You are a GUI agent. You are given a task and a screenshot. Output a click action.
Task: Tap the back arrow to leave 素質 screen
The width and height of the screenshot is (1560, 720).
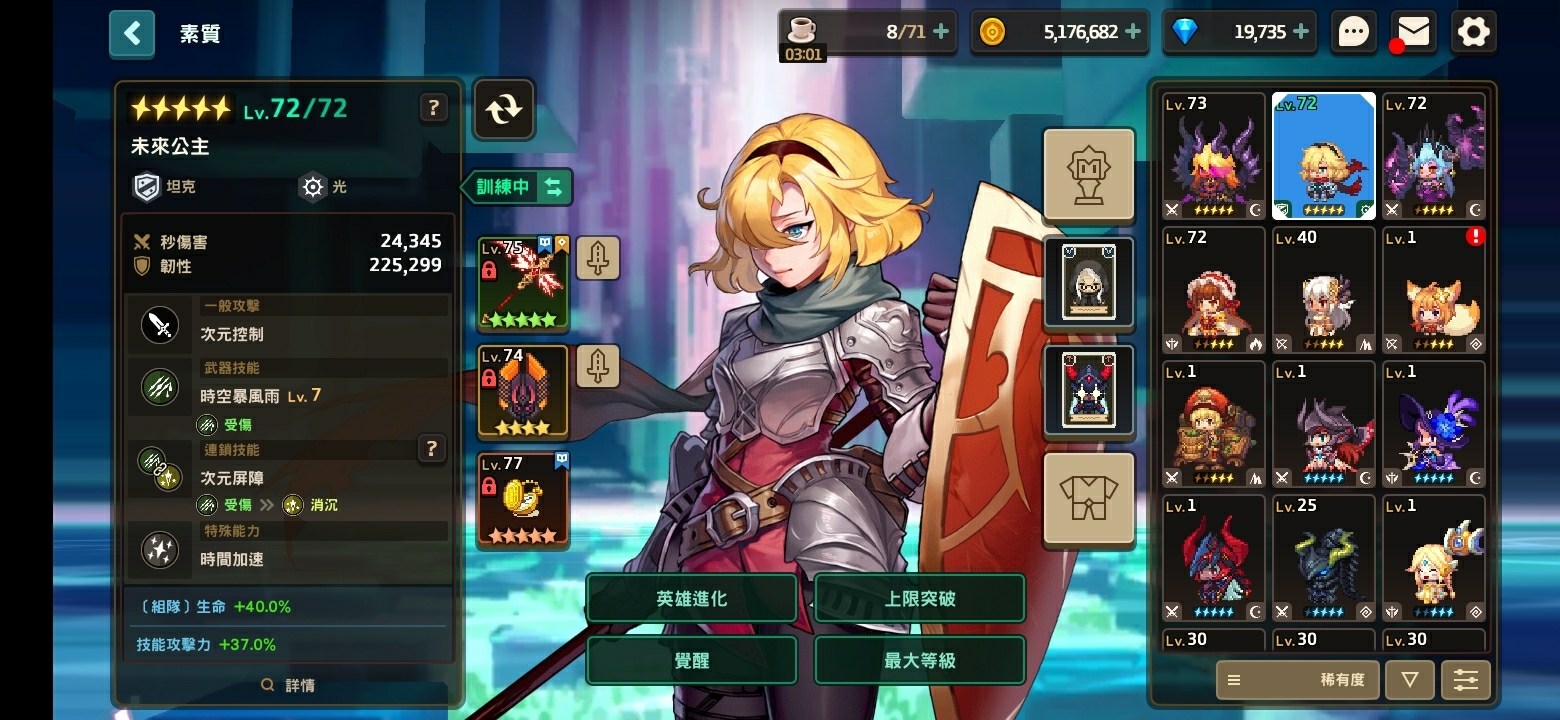click(131, 32)
